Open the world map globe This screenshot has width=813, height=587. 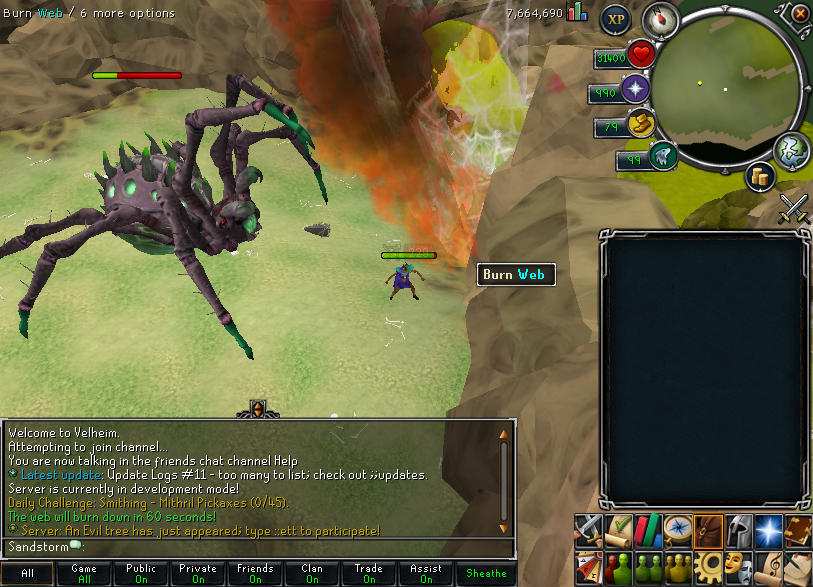point(791,148)
